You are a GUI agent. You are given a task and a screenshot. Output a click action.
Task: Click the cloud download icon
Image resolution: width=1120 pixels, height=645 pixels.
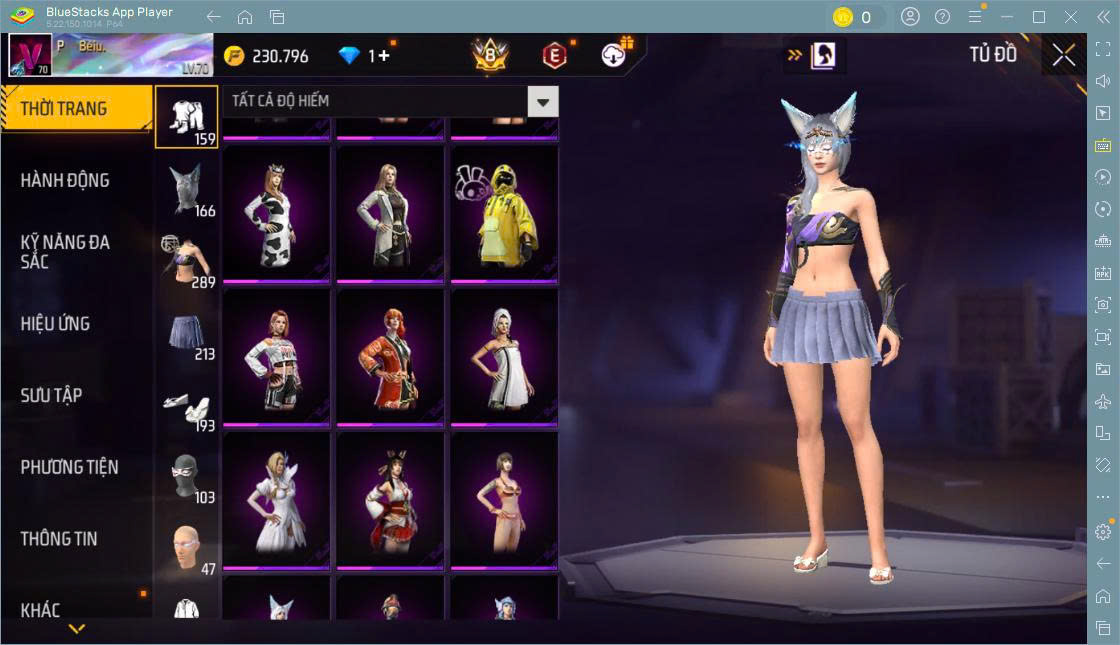coord(614,56)
